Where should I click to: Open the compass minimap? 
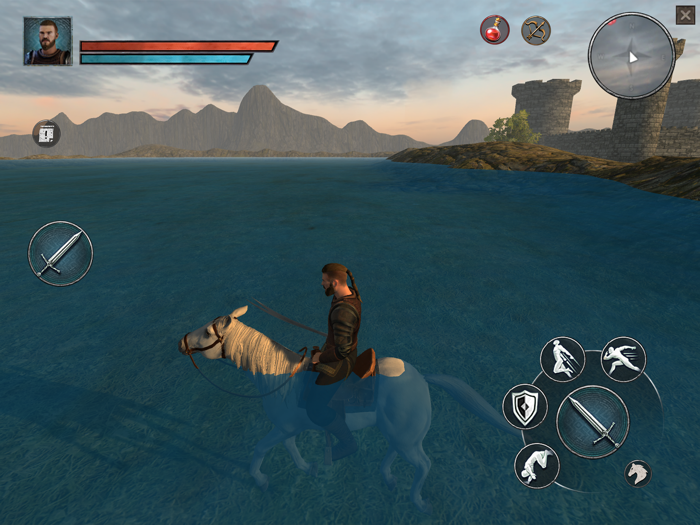point(631,56)
